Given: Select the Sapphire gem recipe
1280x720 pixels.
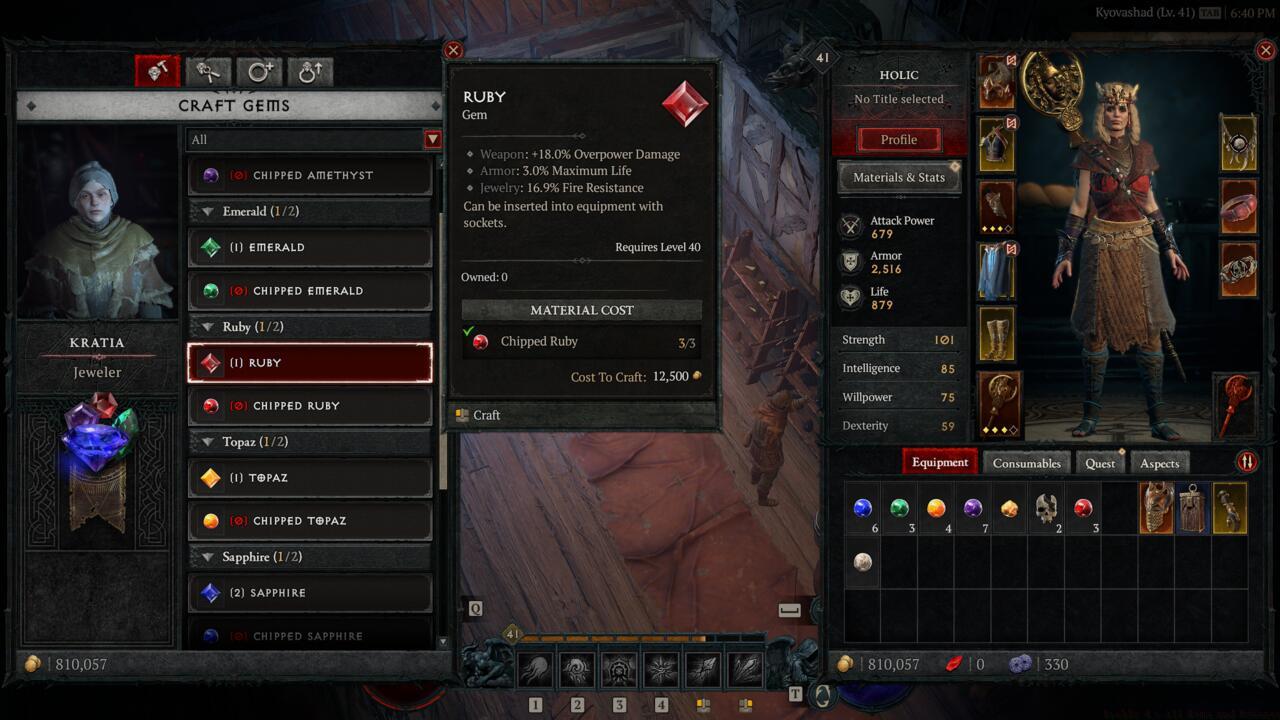Looking at the screenshot, I should pyautogui.click(x=310, y=593).
